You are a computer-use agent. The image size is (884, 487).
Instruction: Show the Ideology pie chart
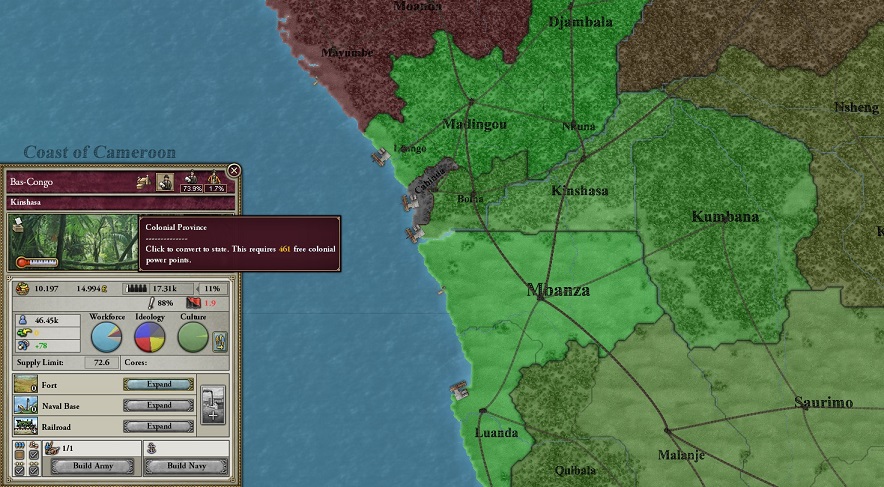coord(149,337)
